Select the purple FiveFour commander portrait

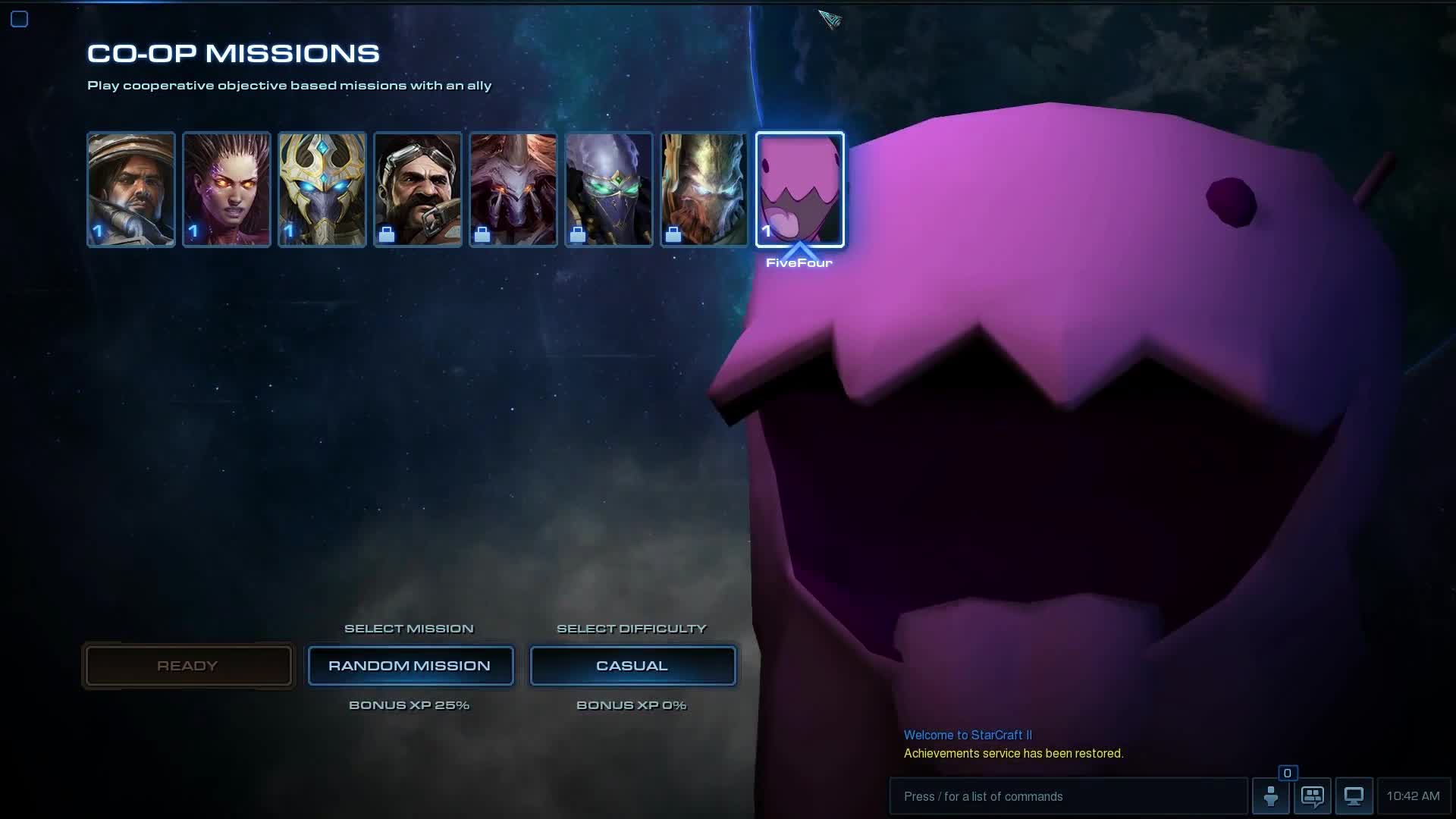tap(800, 190)
